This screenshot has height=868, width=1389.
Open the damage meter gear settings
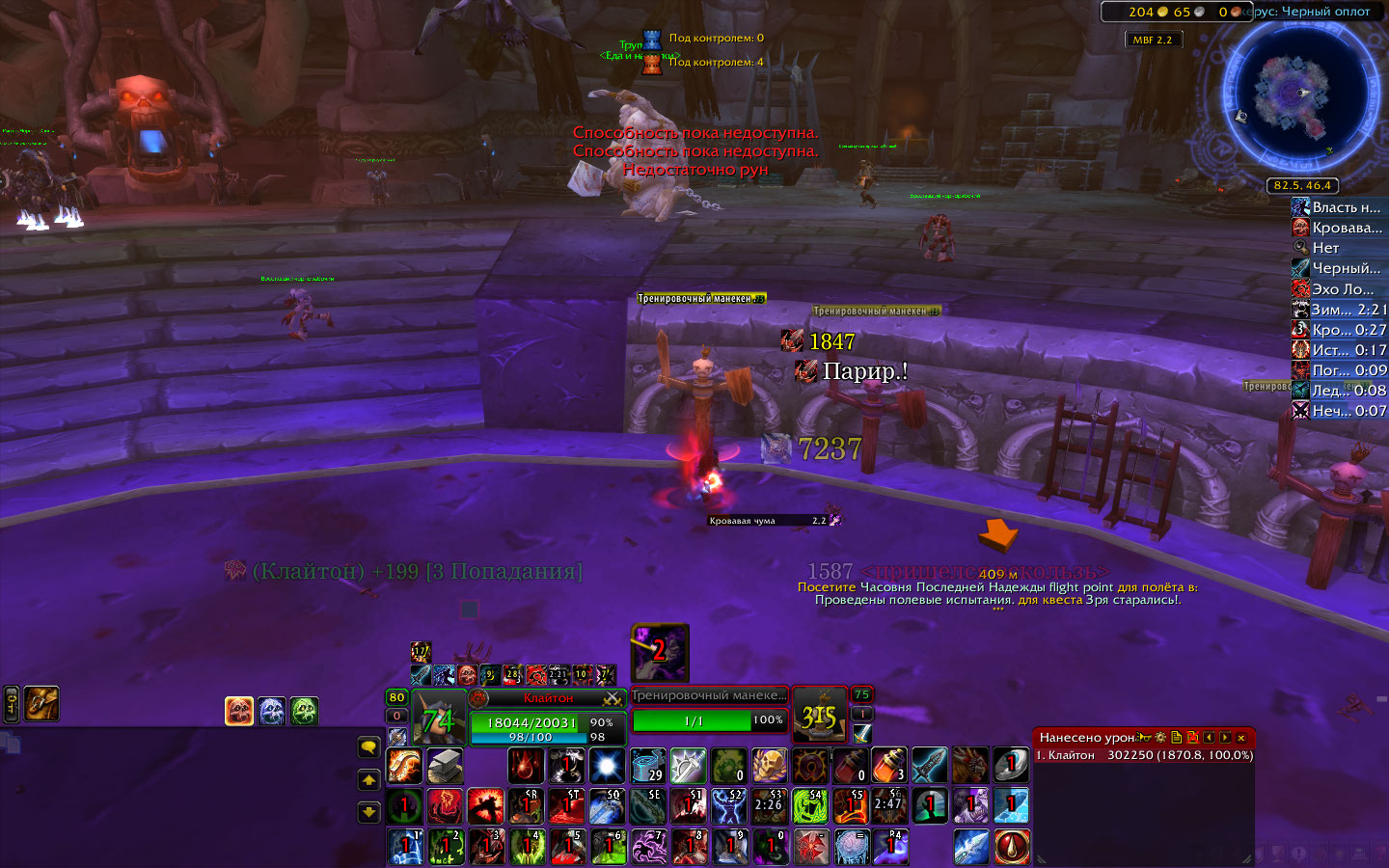pyautogui.click(x=1160, y=738)
